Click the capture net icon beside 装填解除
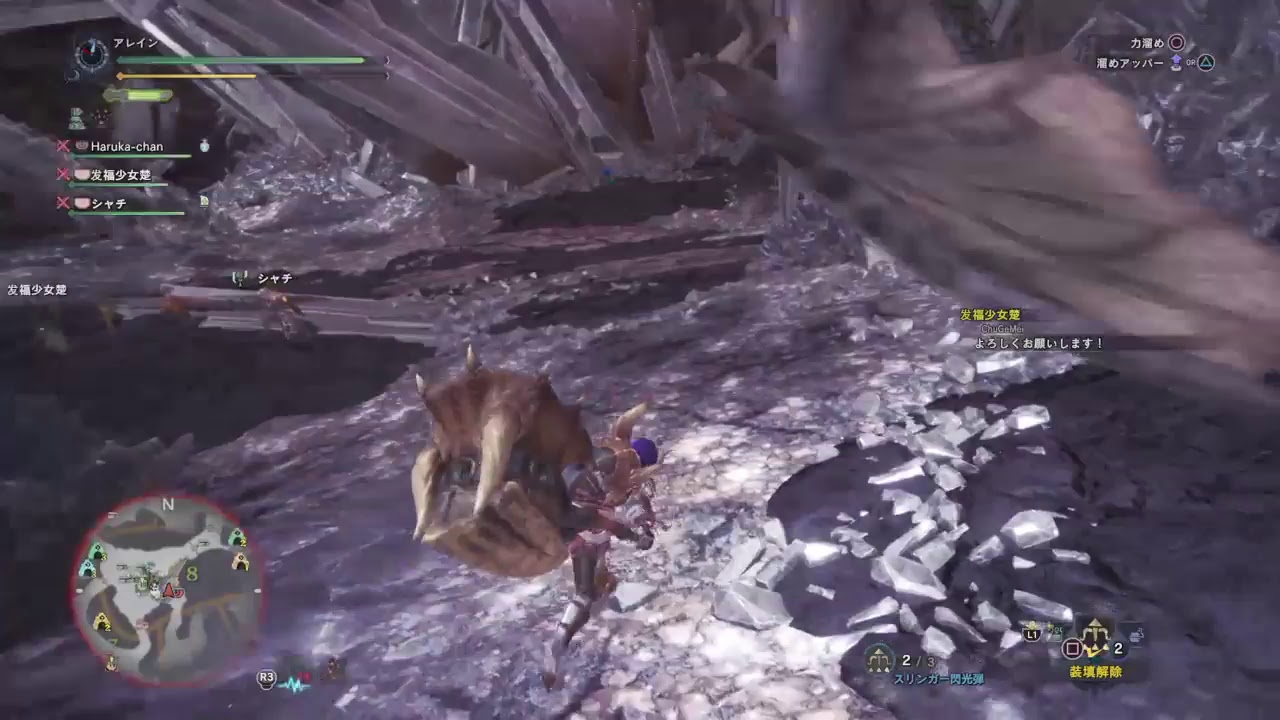This screenshot has height=720, width=1280. pyautogui.click(x=1137, y=636)
